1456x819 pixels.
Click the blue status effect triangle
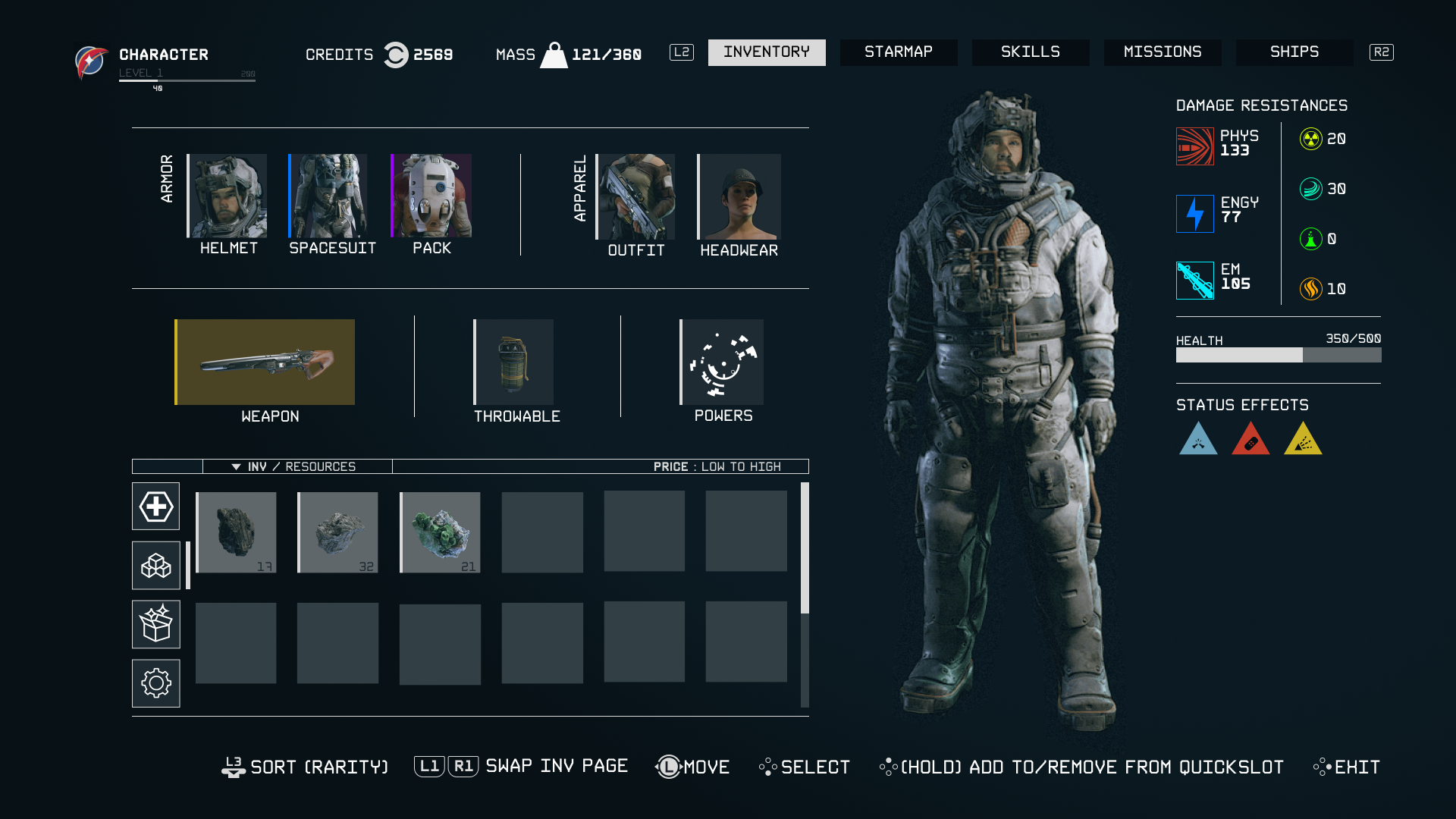(1198, 440)
